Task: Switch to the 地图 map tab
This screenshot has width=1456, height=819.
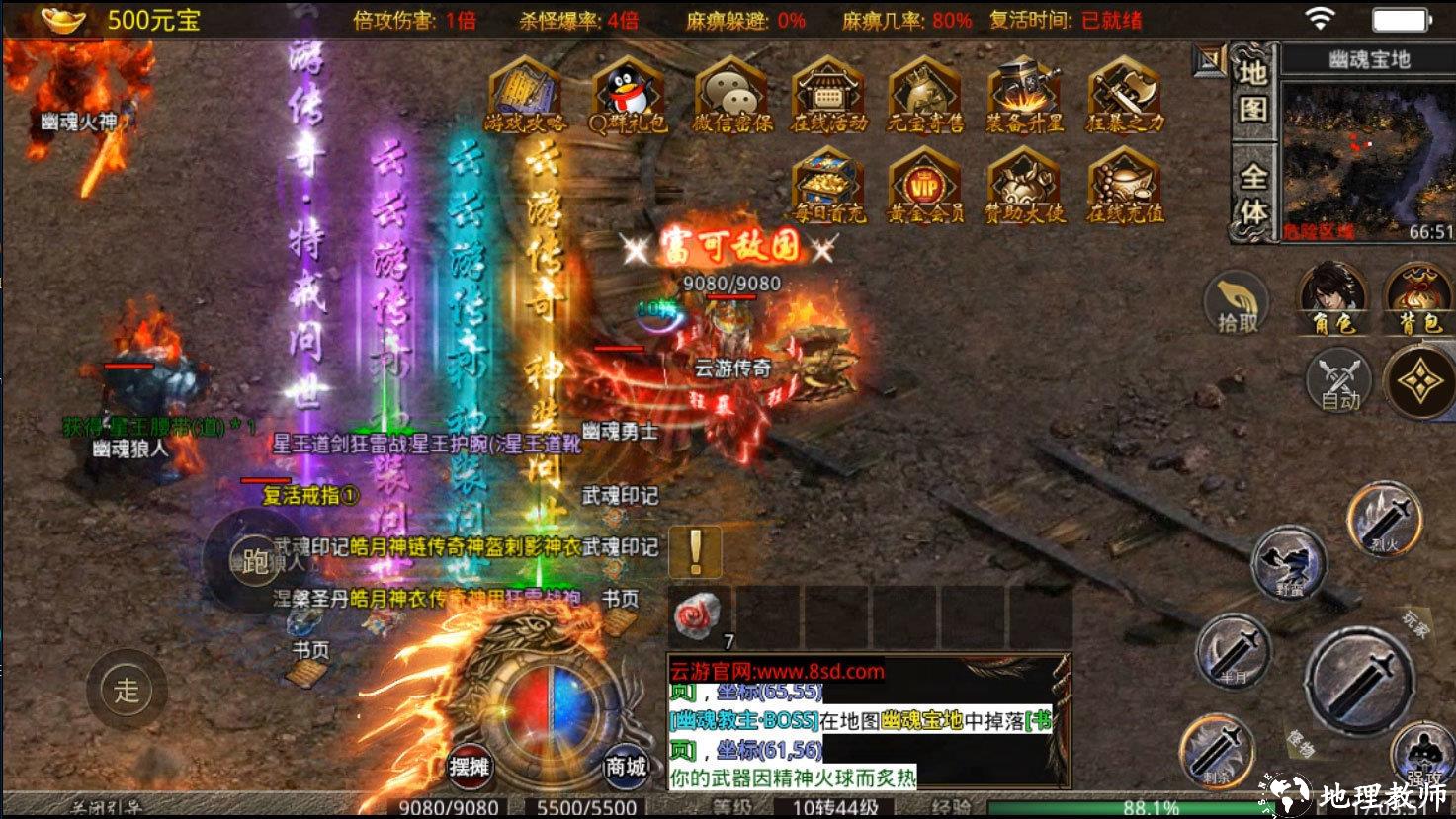Action: pyautogui.click(x=1253, y=91)
